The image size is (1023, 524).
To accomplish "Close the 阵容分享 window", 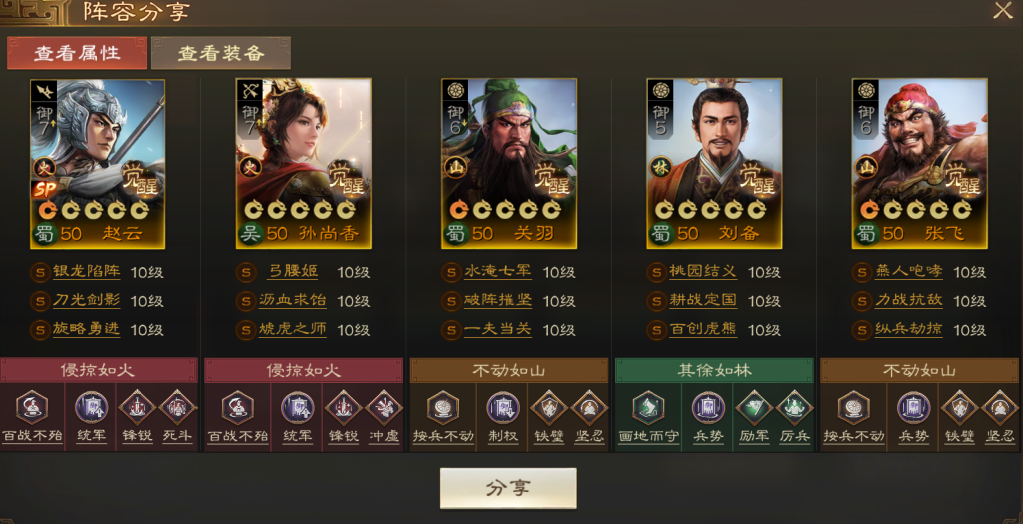I will [1002, 11].
